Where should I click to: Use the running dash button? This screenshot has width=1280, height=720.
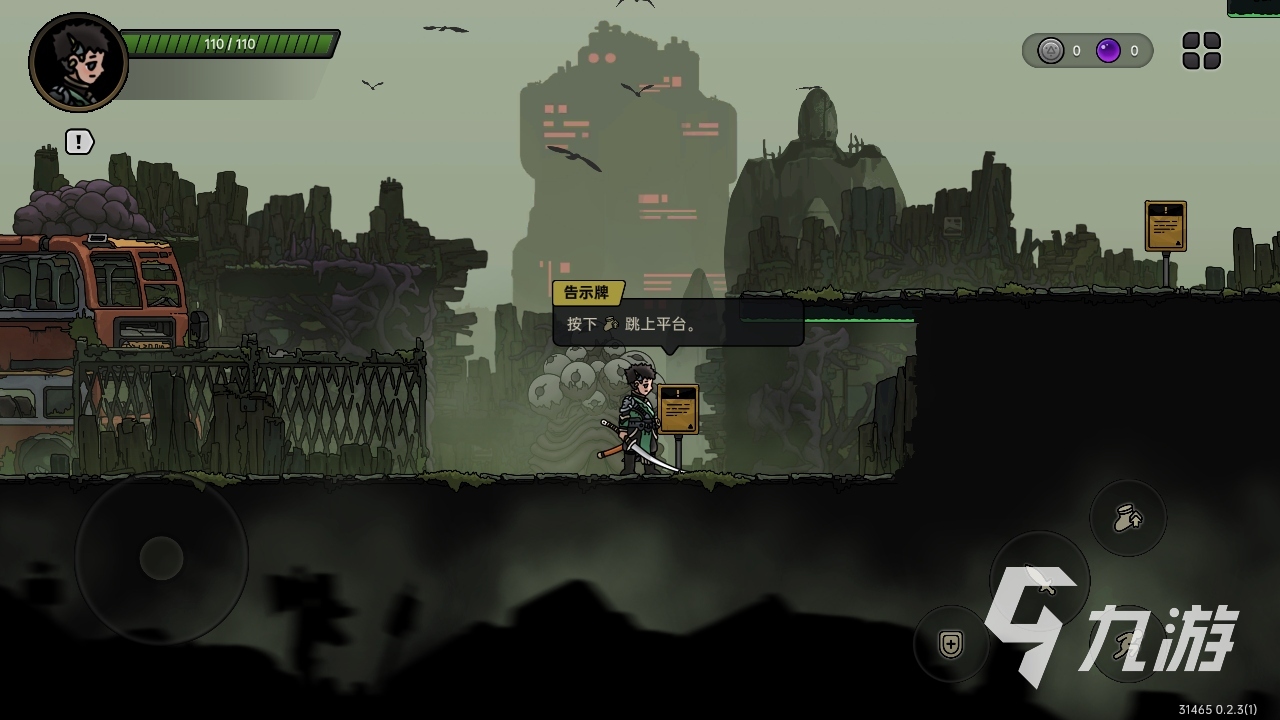pos(1128,644)
